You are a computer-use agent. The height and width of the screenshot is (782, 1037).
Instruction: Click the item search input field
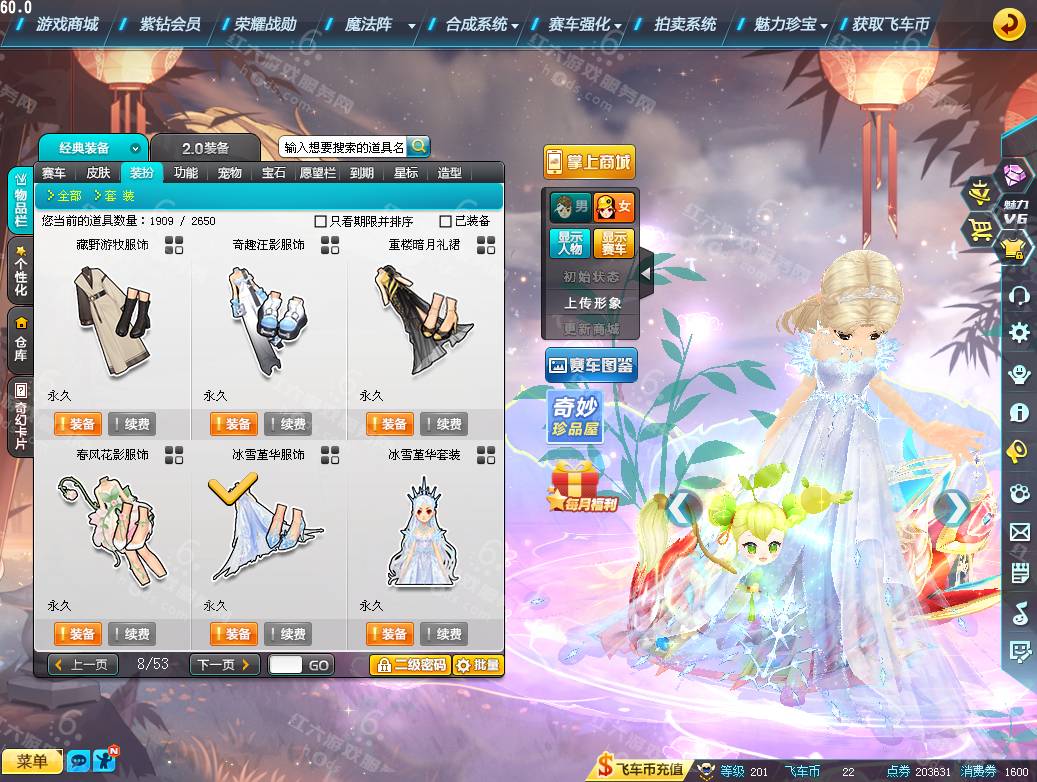342,147
